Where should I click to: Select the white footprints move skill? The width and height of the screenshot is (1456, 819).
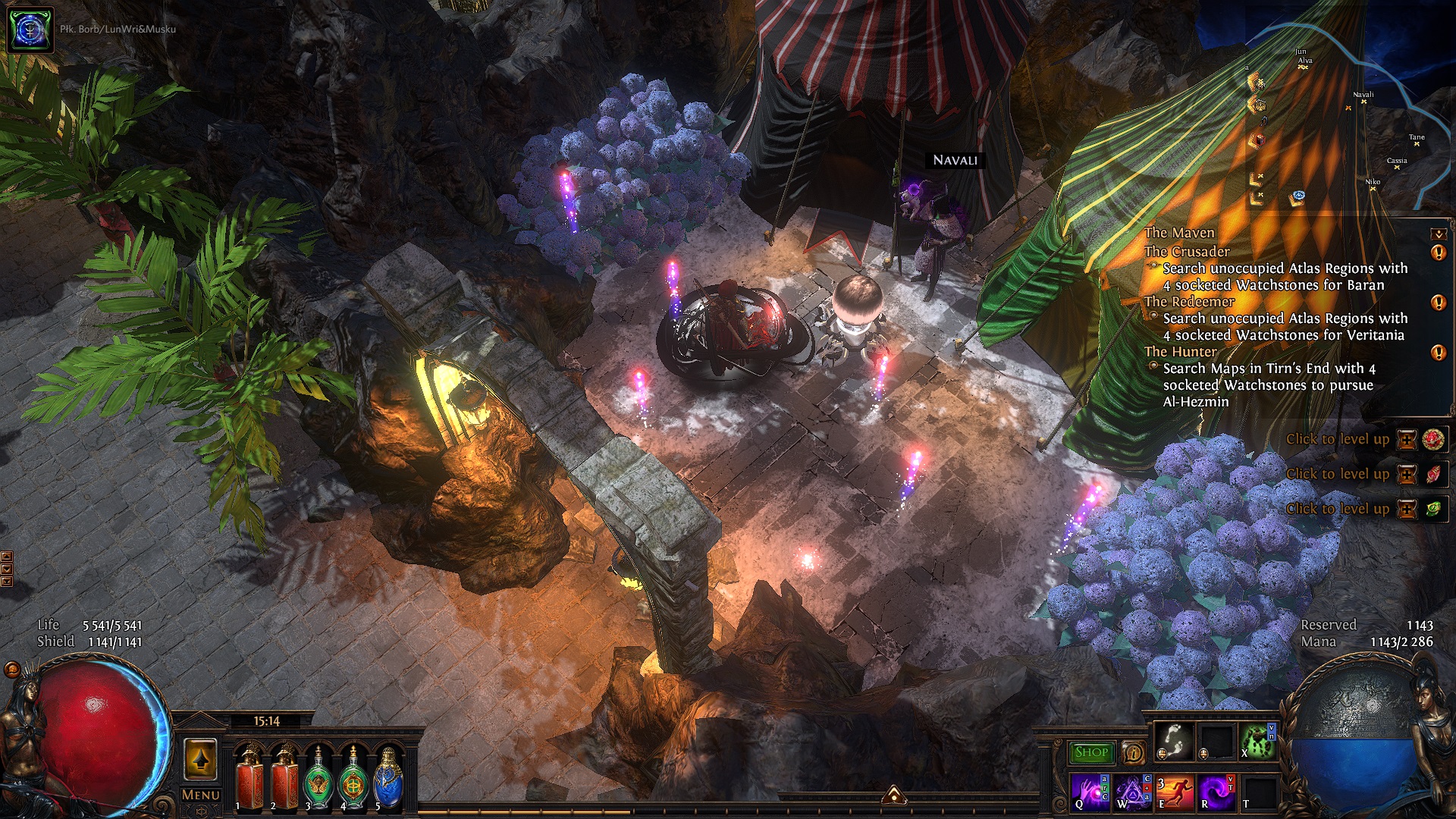tap(1173, 740)
